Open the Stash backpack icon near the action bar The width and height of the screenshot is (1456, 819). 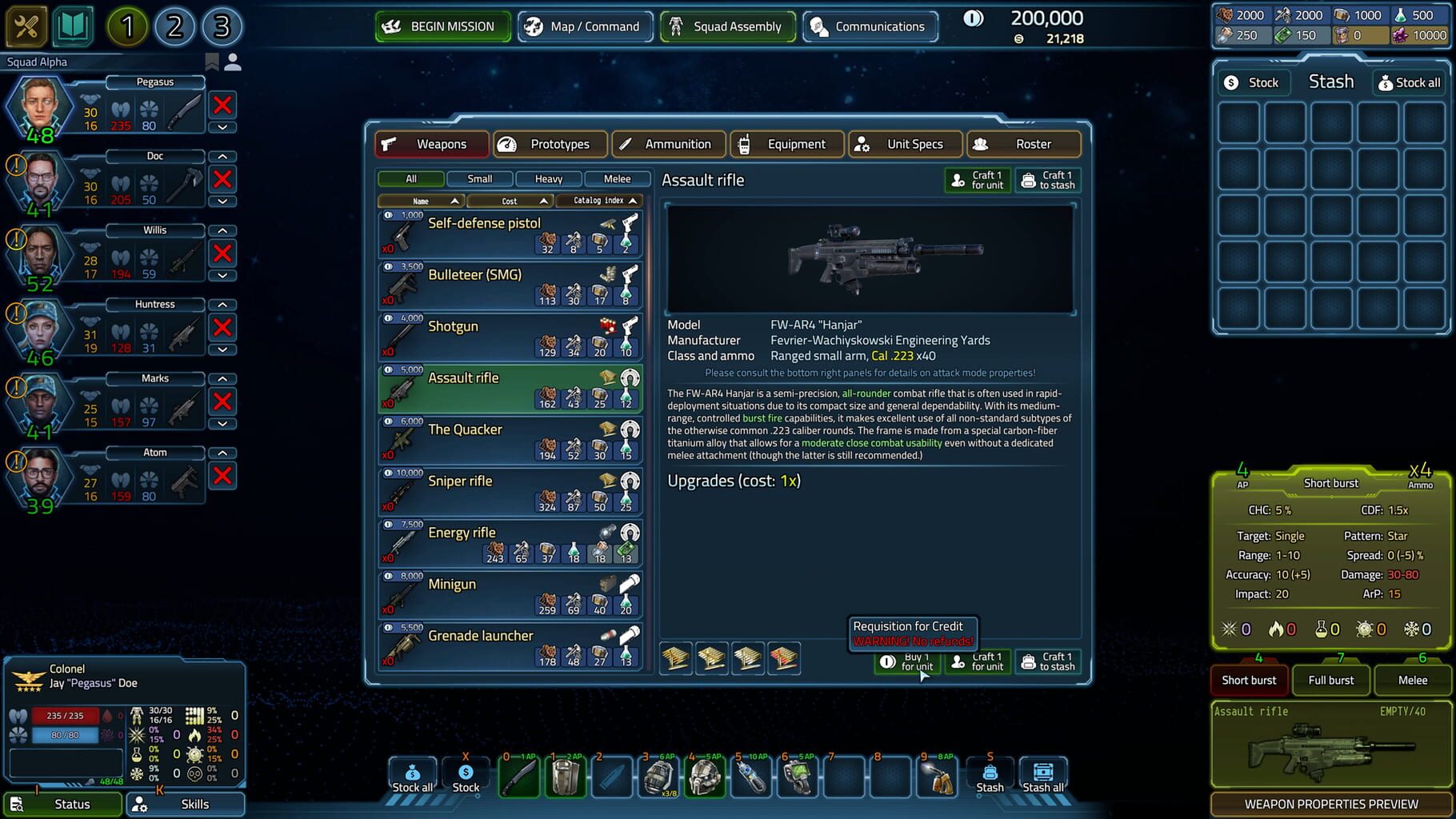point(990,770)
